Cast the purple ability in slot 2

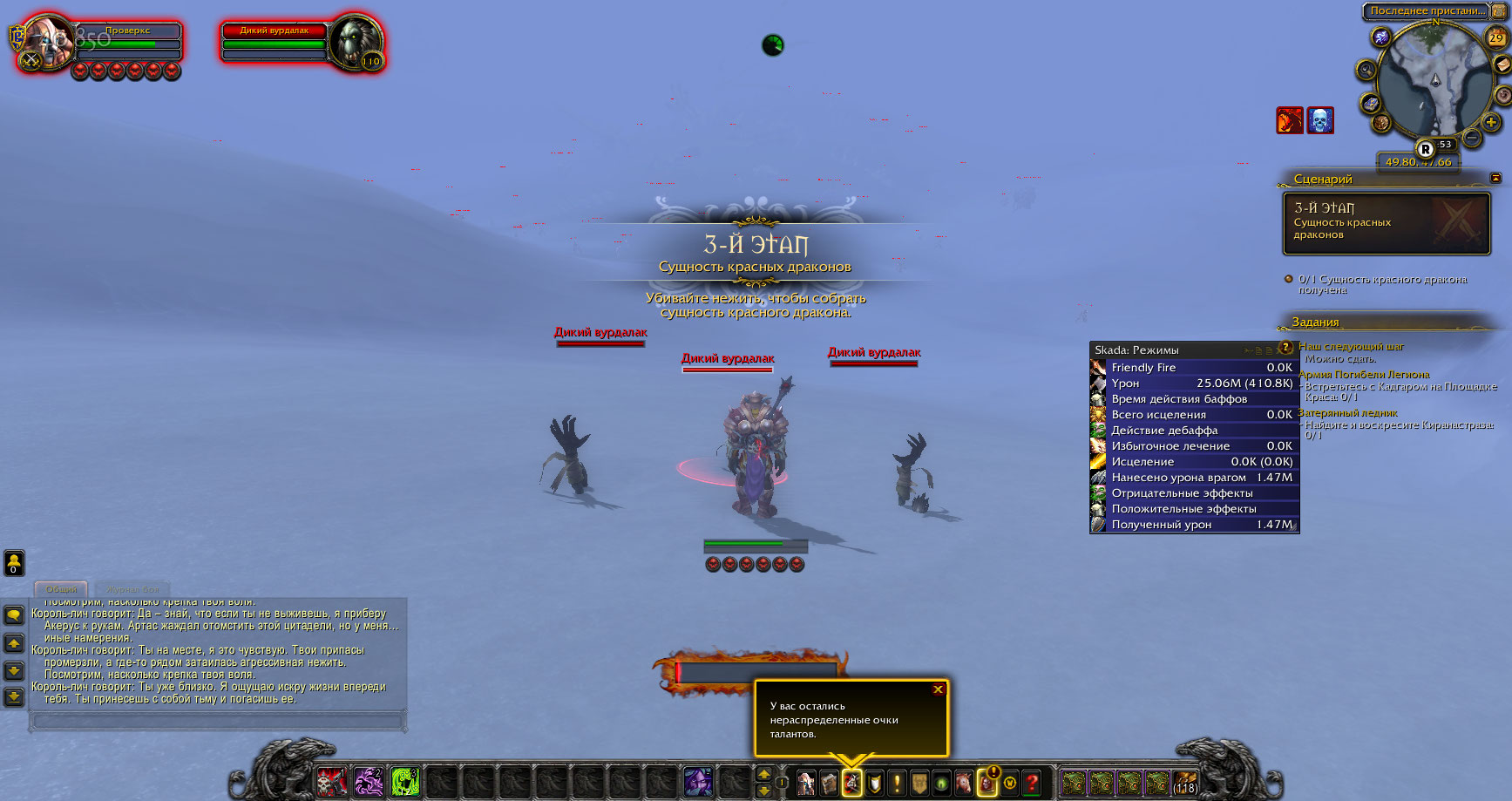click(x=368, y=782)
